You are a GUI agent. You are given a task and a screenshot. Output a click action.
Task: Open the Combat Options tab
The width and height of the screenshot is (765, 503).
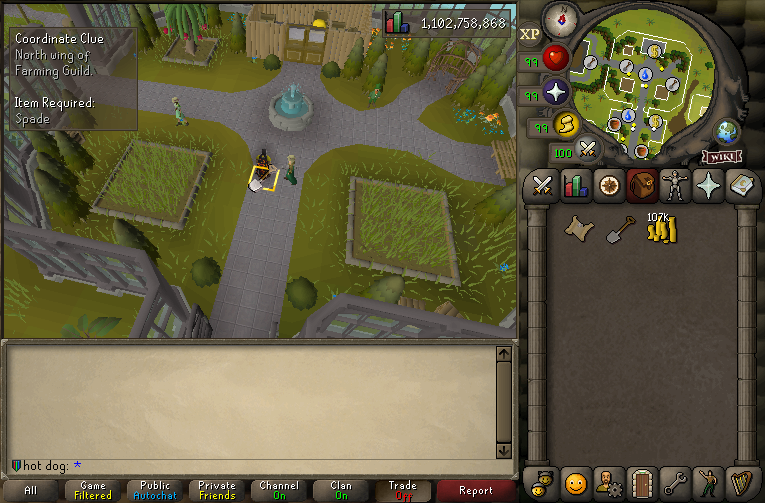[542, 186]
